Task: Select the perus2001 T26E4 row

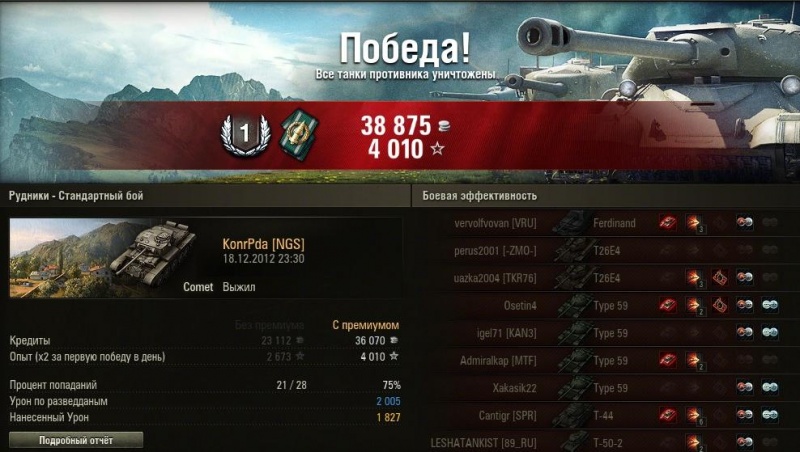Action: (x=600, y=250)
